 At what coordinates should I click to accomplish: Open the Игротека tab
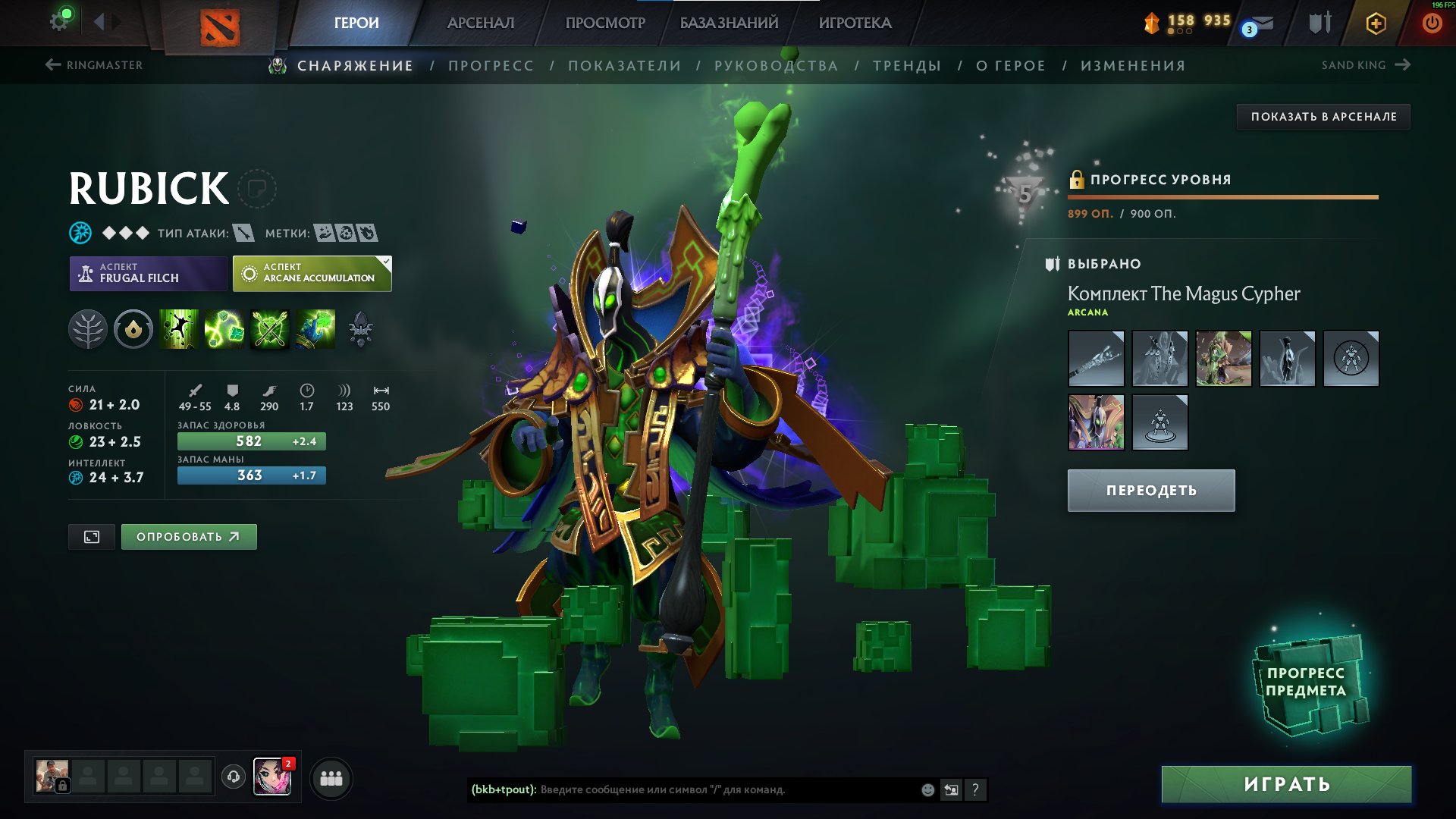tap(855, 23)
